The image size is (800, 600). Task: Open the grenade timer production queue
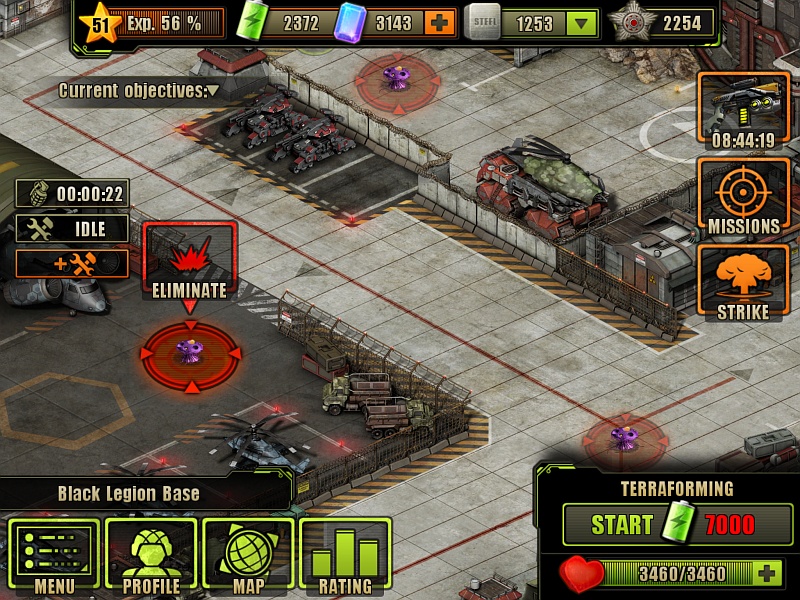coord(73,194)
